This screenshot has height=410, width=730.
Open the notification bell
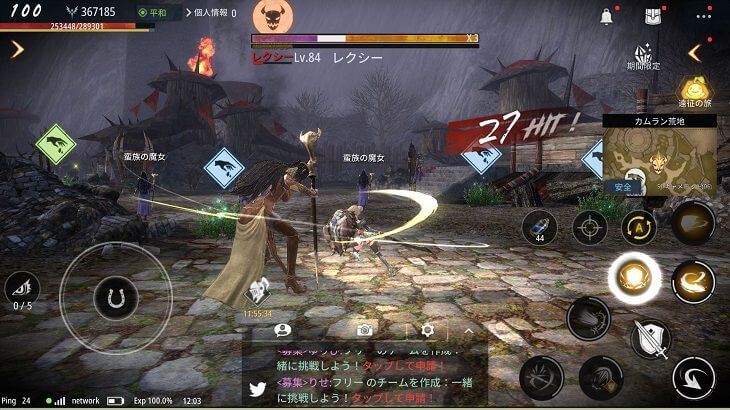(x=606, y=17)
